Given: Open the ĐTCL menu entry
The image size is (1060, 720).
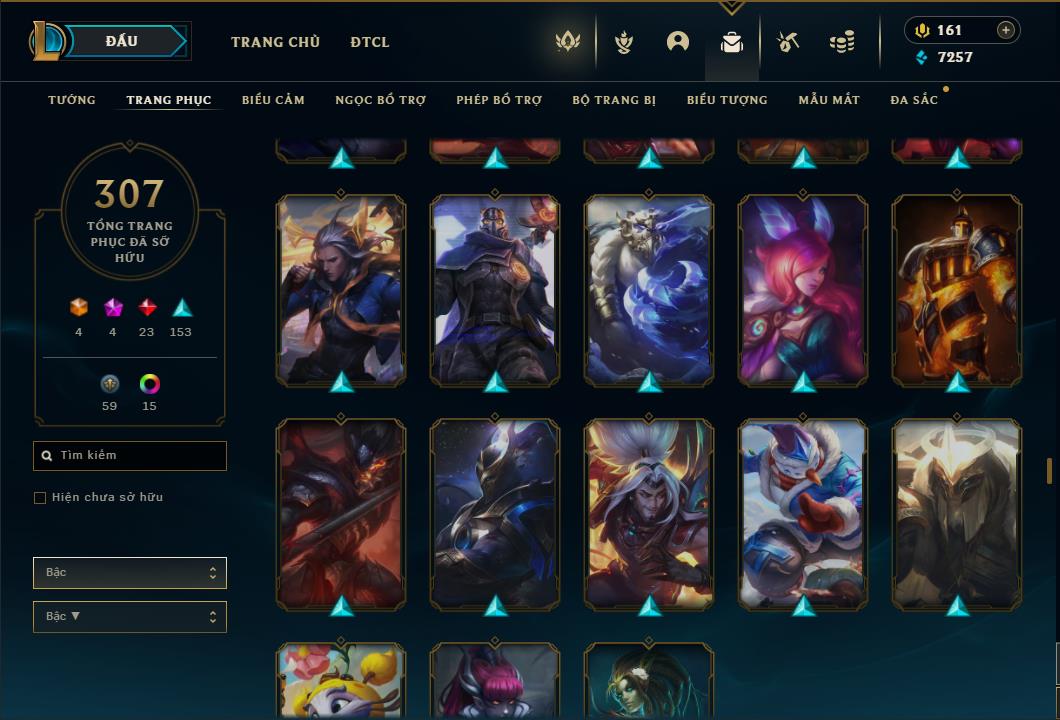Looking at the screenshot, I should 370,42.
